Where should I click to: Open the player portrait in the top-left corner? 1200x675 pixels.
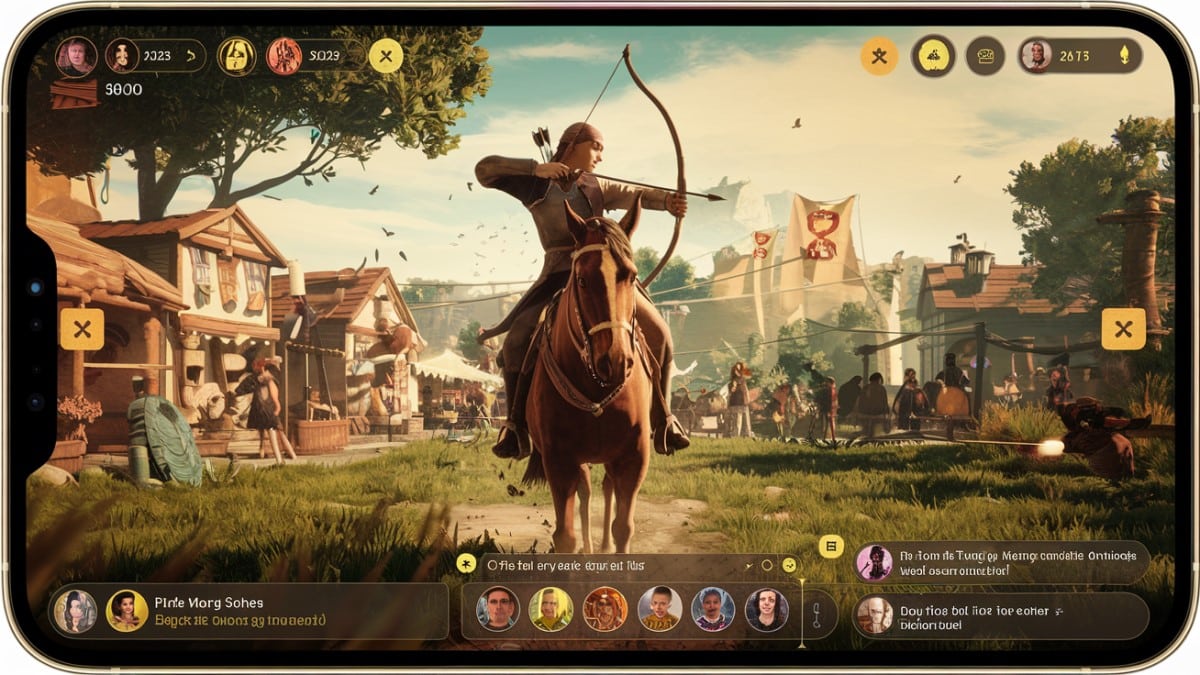(76, 57)
